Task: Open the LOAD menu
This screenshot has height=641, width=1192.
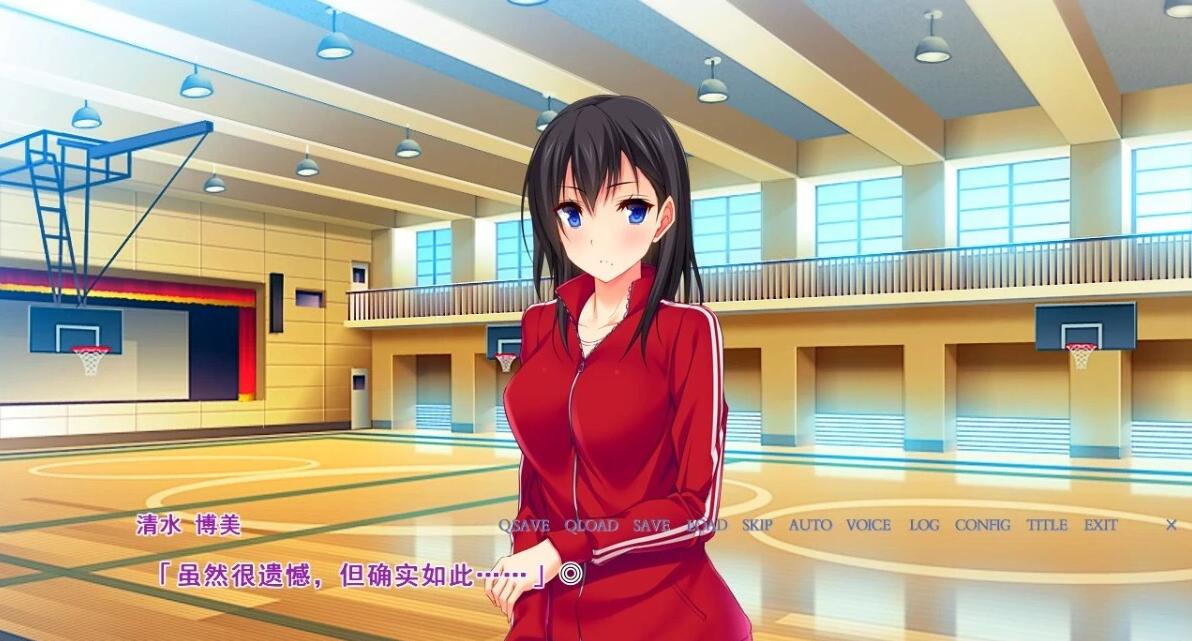Action: pyautogui.click(x=707, y=525)
